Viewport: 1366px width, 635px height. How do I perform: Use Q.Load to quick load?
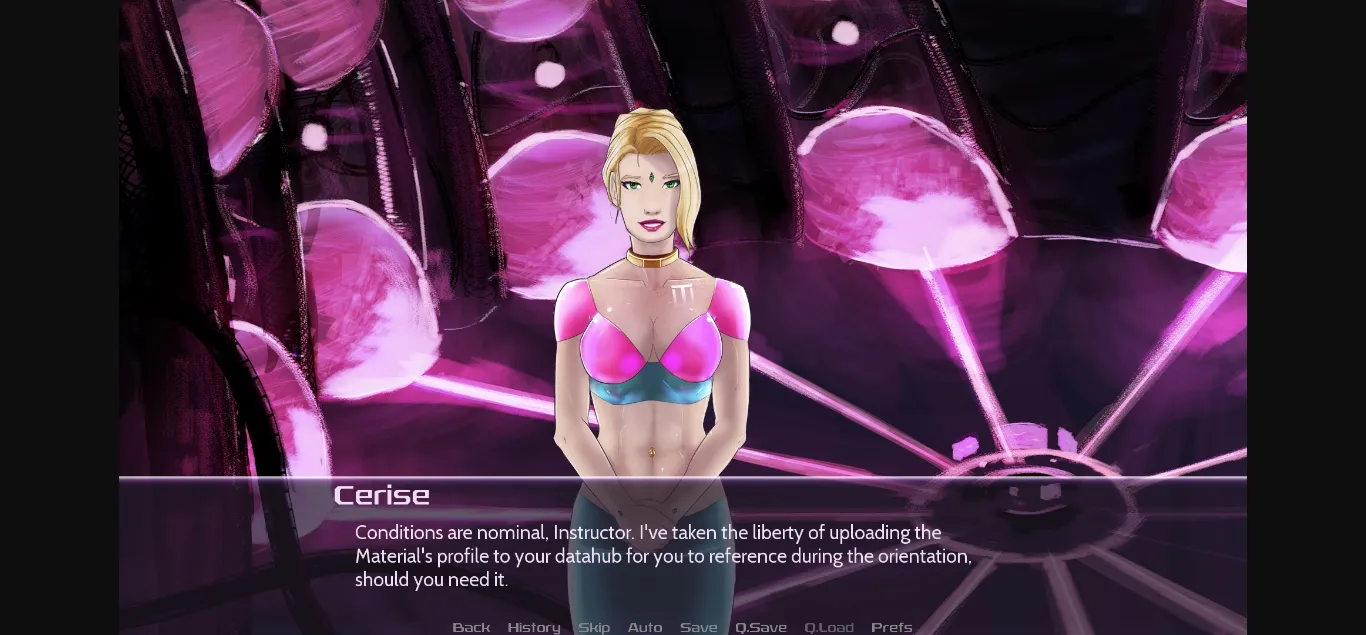pyautogui.click(x=829, y=627)
